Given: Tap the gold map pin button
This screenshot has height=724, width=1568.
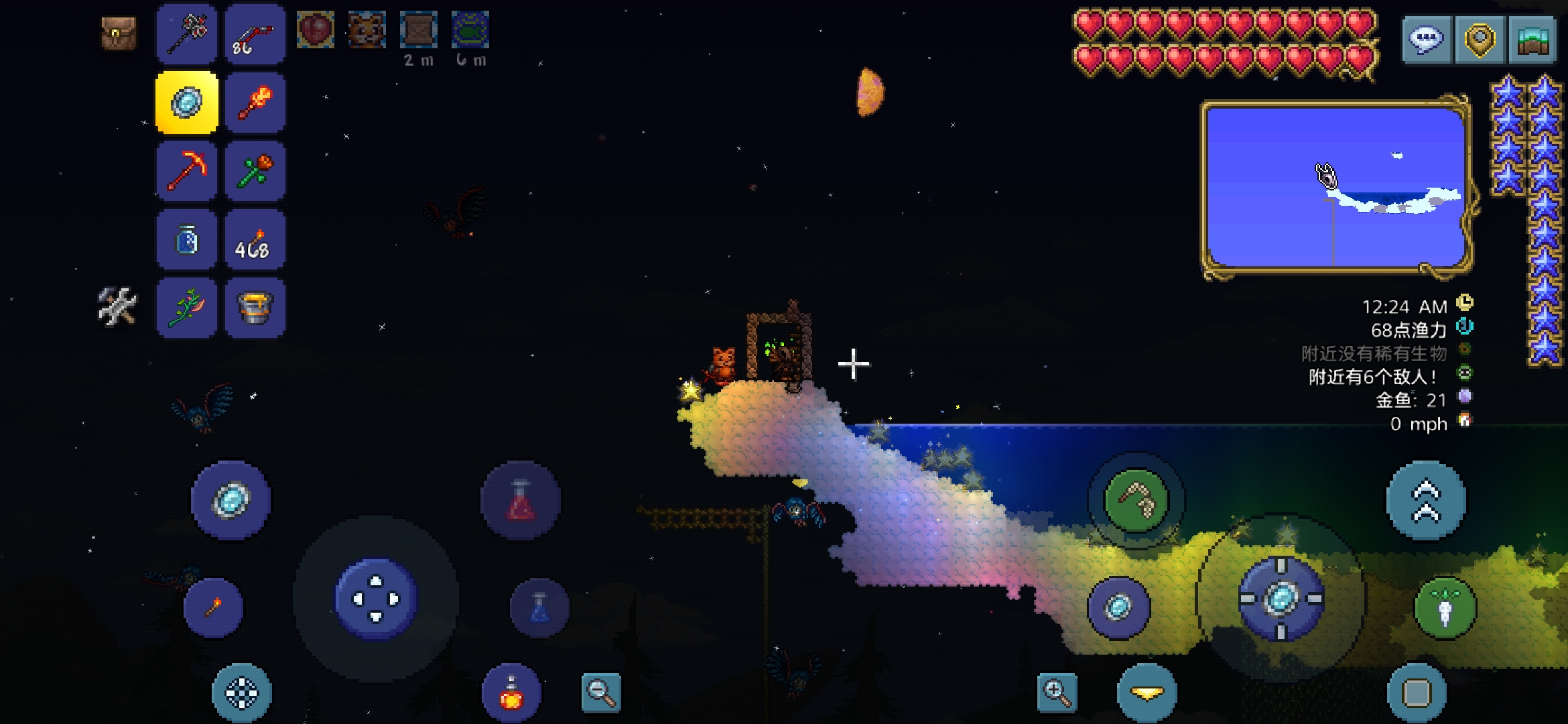Looking at the screenshot, I should 1480,40.
